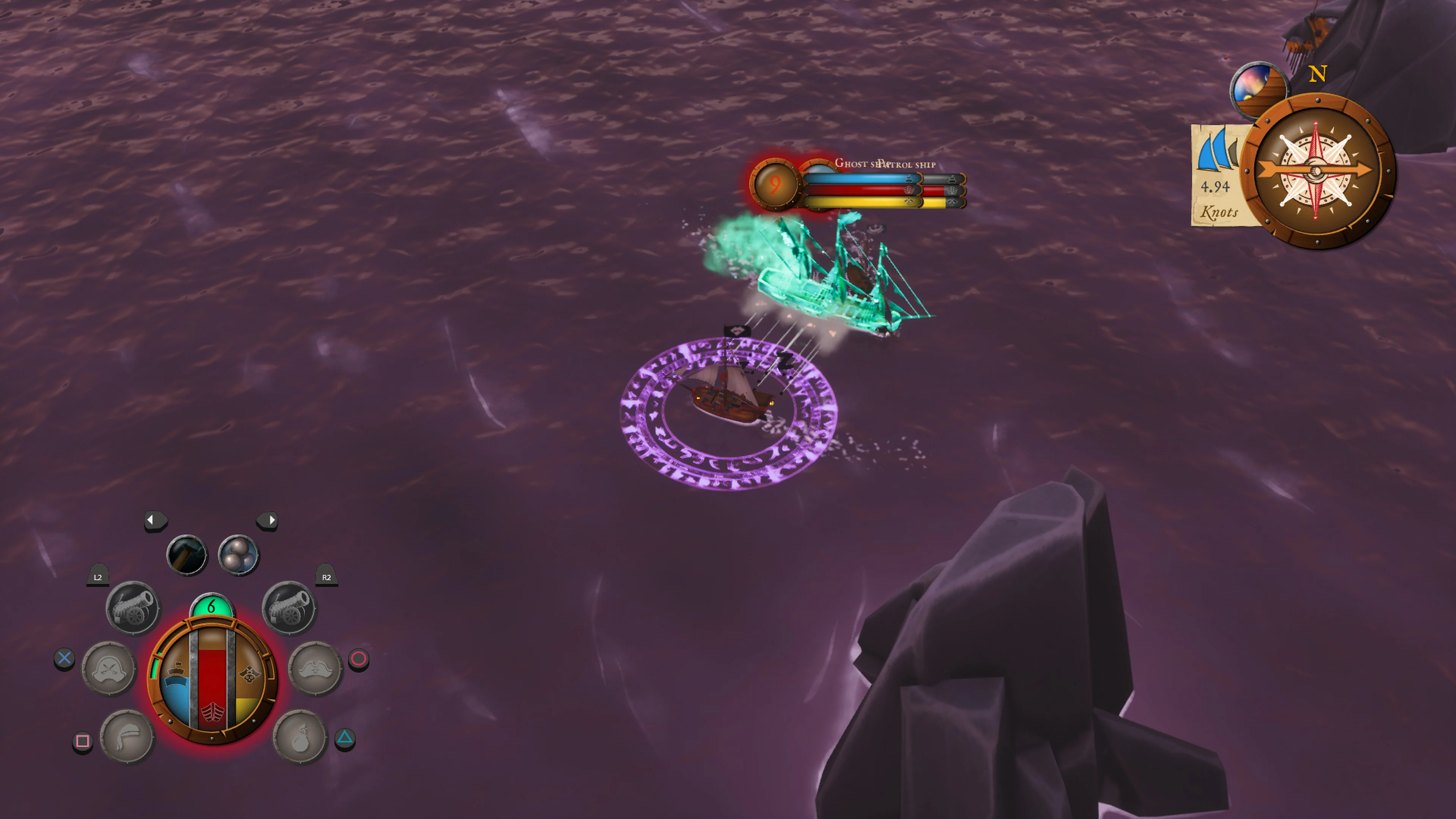Select the repair hammer ability
Viewport: 1456px width, 819px height.
188,554
